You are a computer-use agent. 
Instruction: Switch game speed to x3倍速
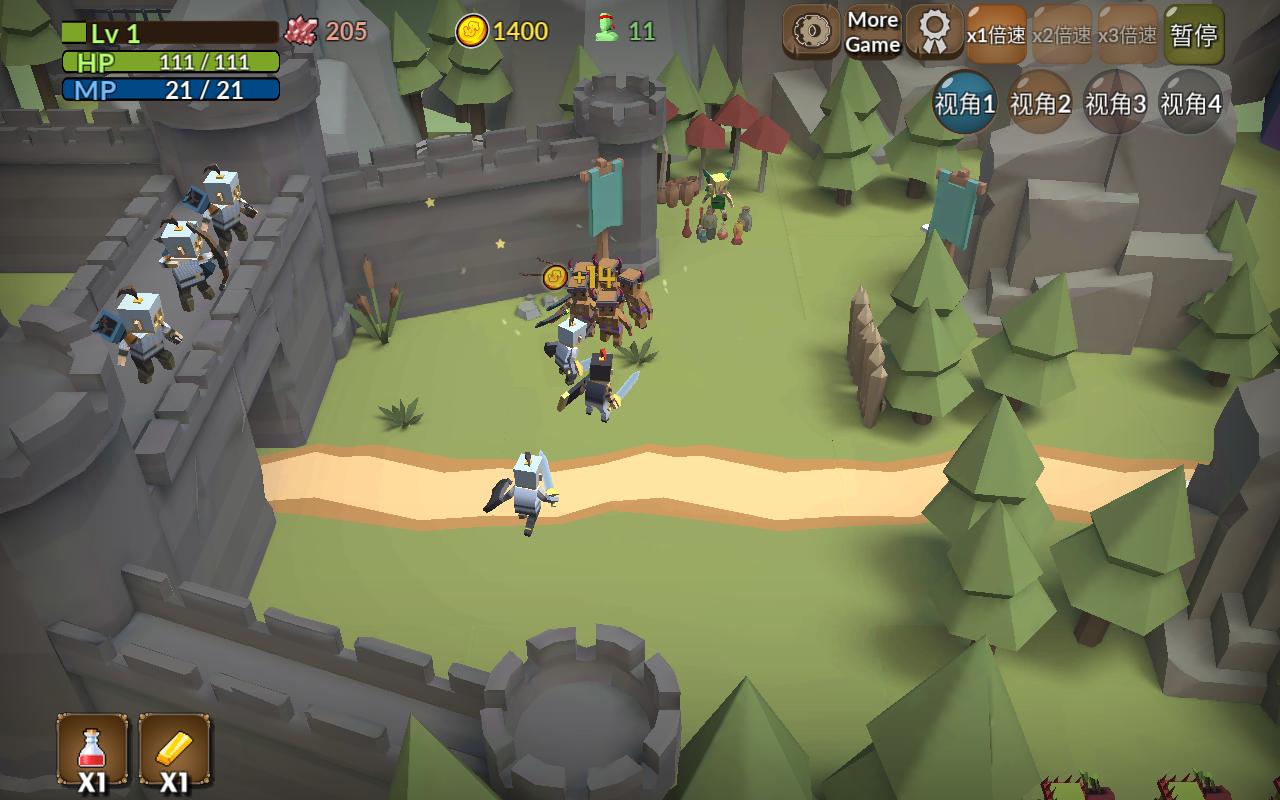coord(1128,35)
